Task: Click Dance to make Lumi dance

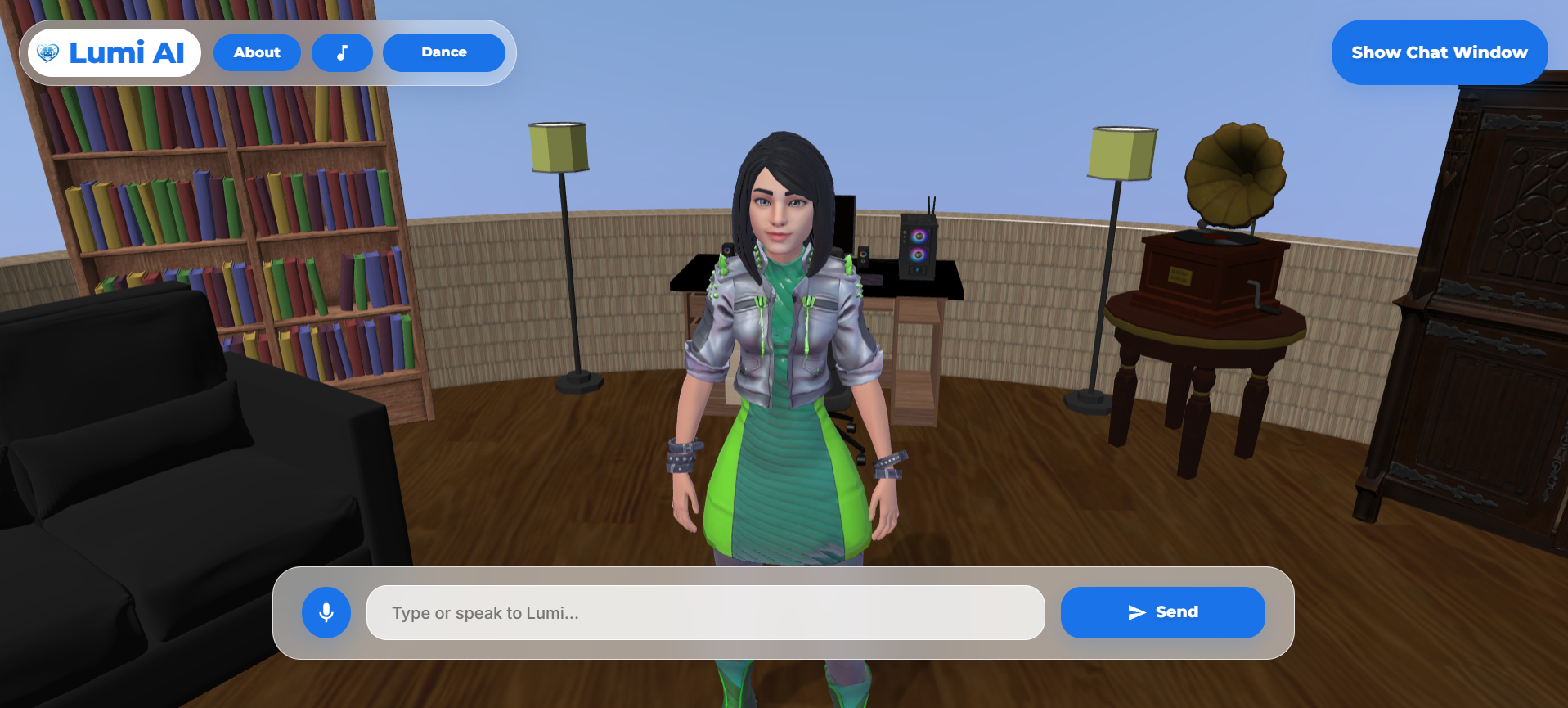Action: point(443,52)
